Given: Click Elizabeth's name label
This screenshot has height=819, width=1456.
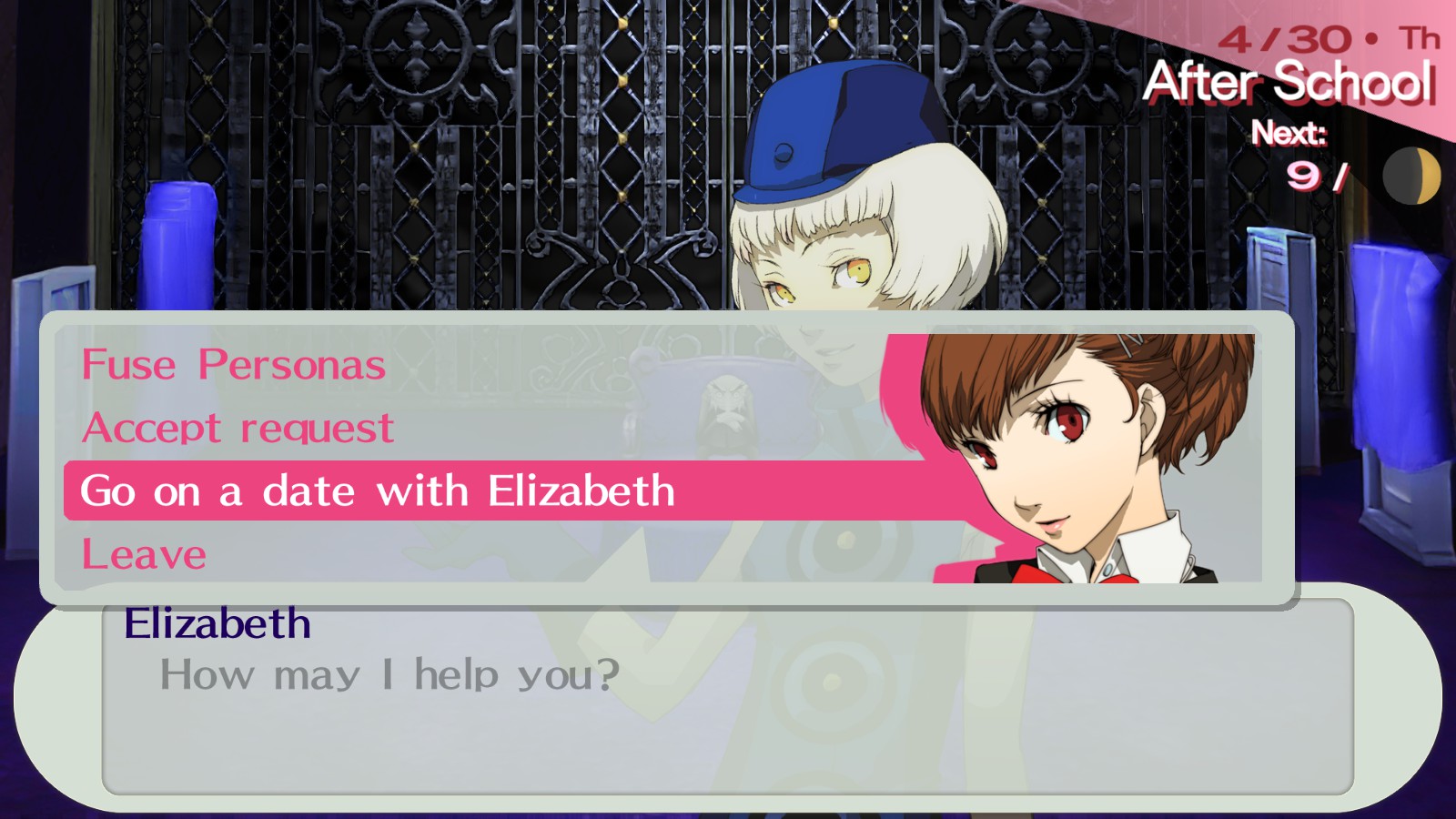Looking at the screenshot, I should (x=218, y=623).
